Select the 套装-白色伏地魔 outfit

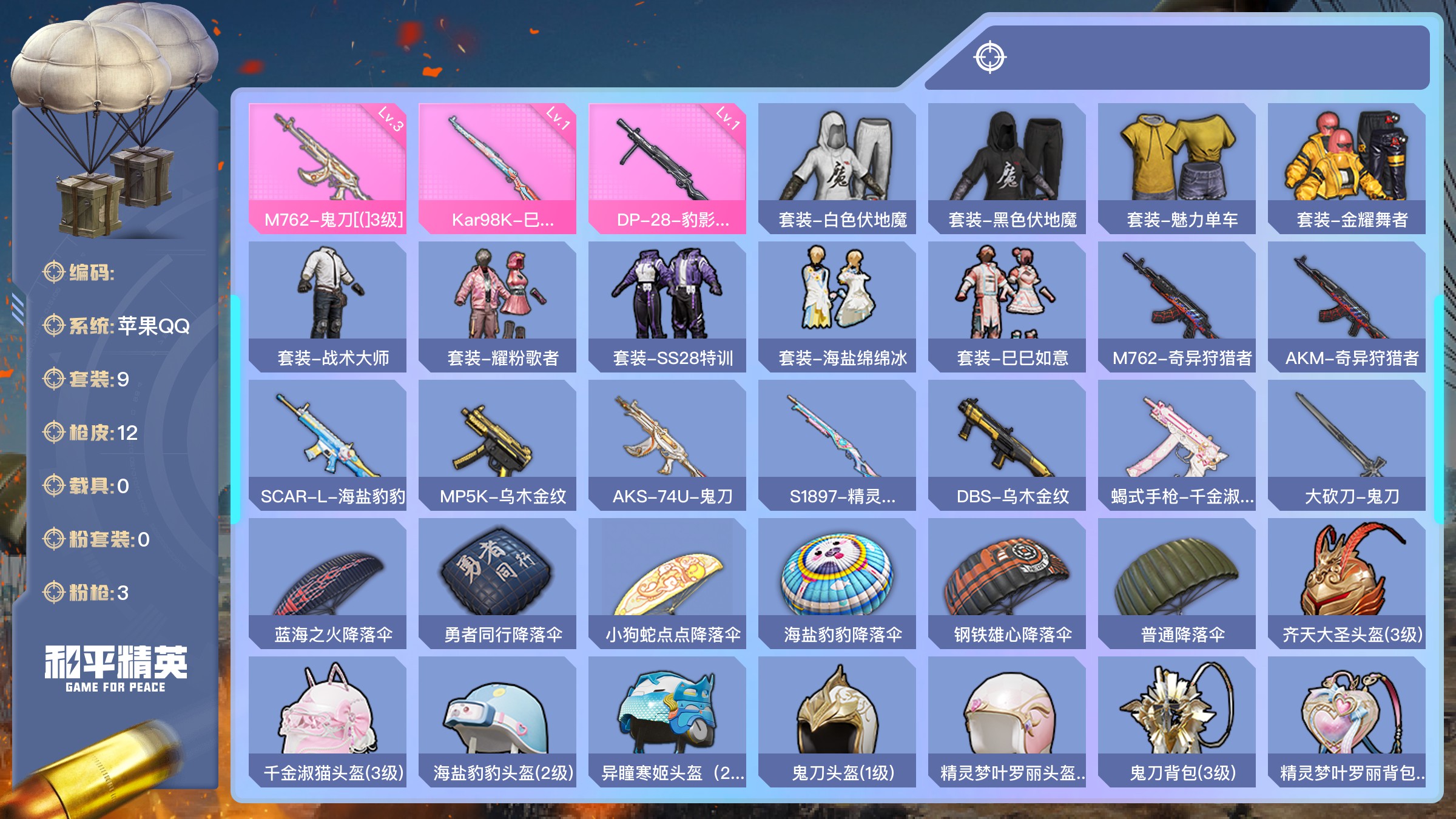point(837,168)
